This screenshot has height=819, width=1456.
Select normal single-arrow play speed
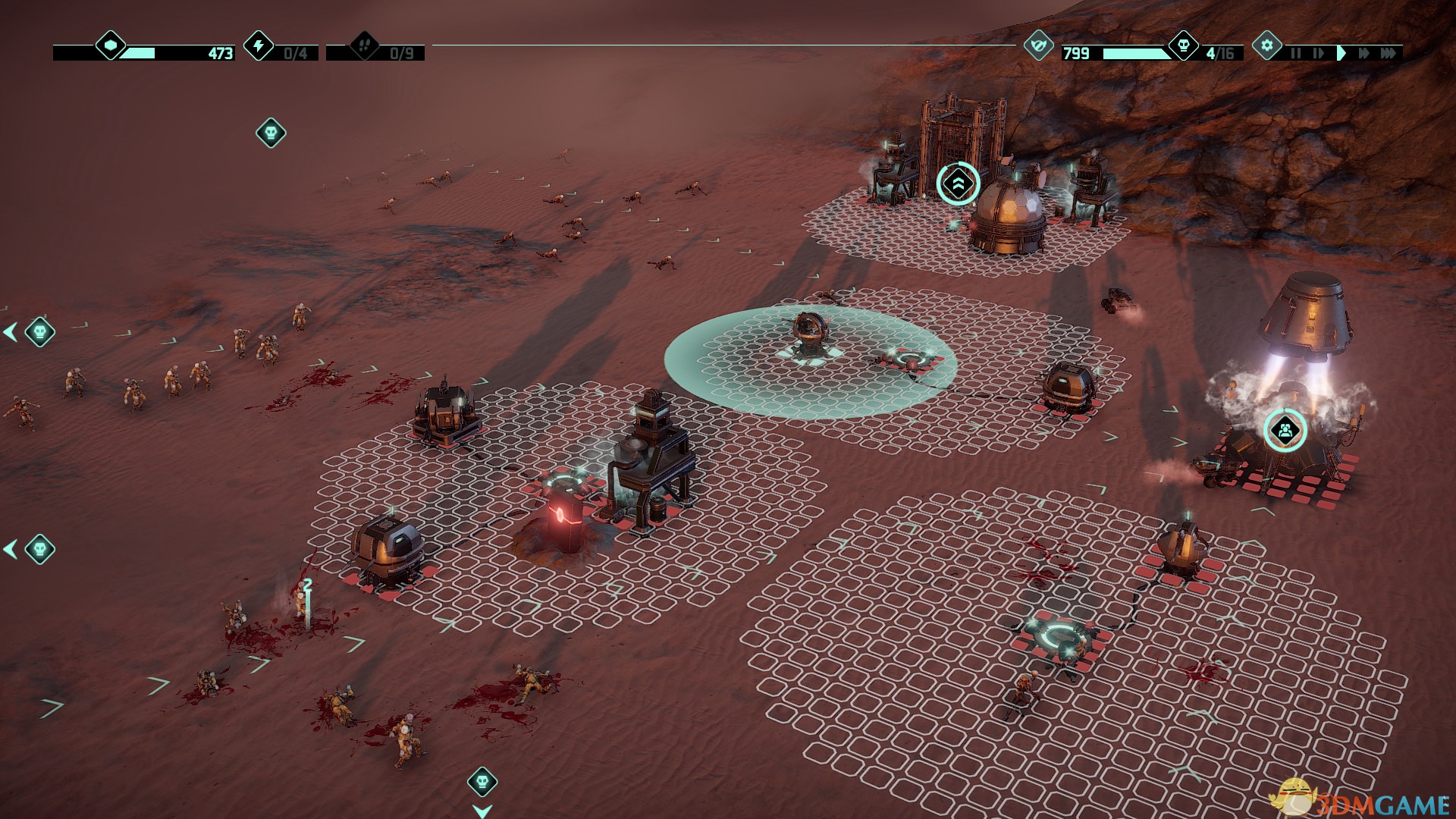(x=1341, y=53)
